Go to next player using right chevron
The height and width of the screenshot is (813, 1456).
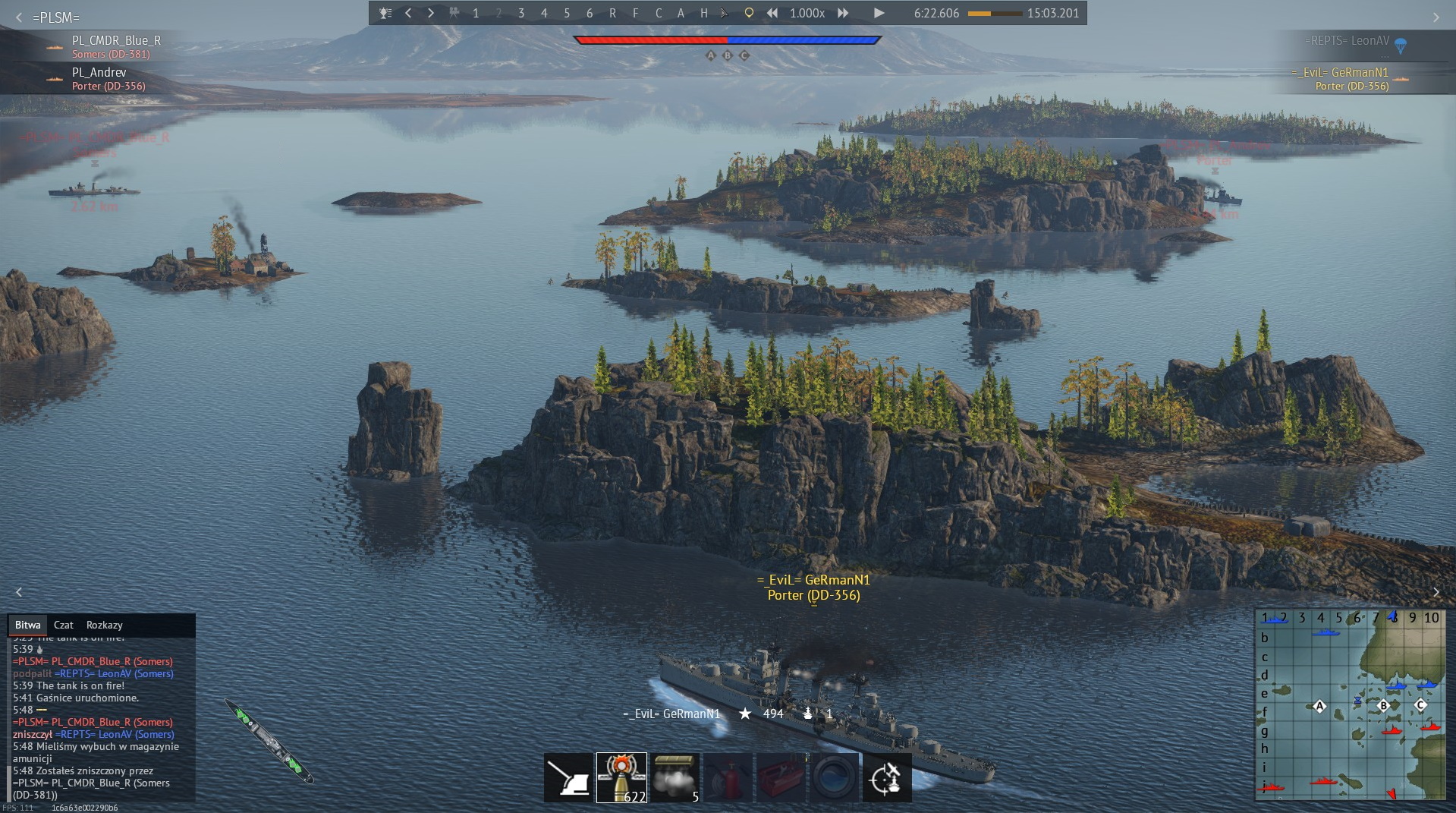click(x=431, y=13)
